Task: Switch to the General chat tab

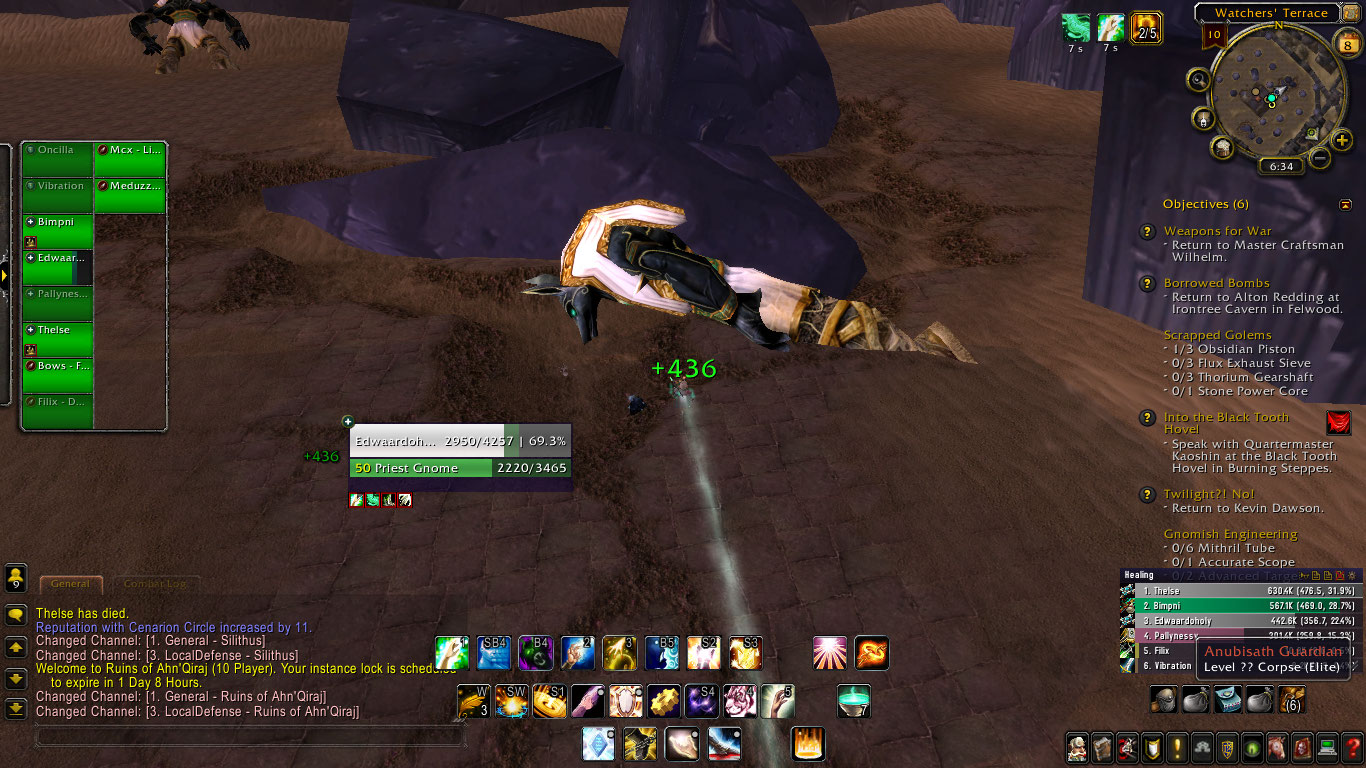Action: [70, 583]
